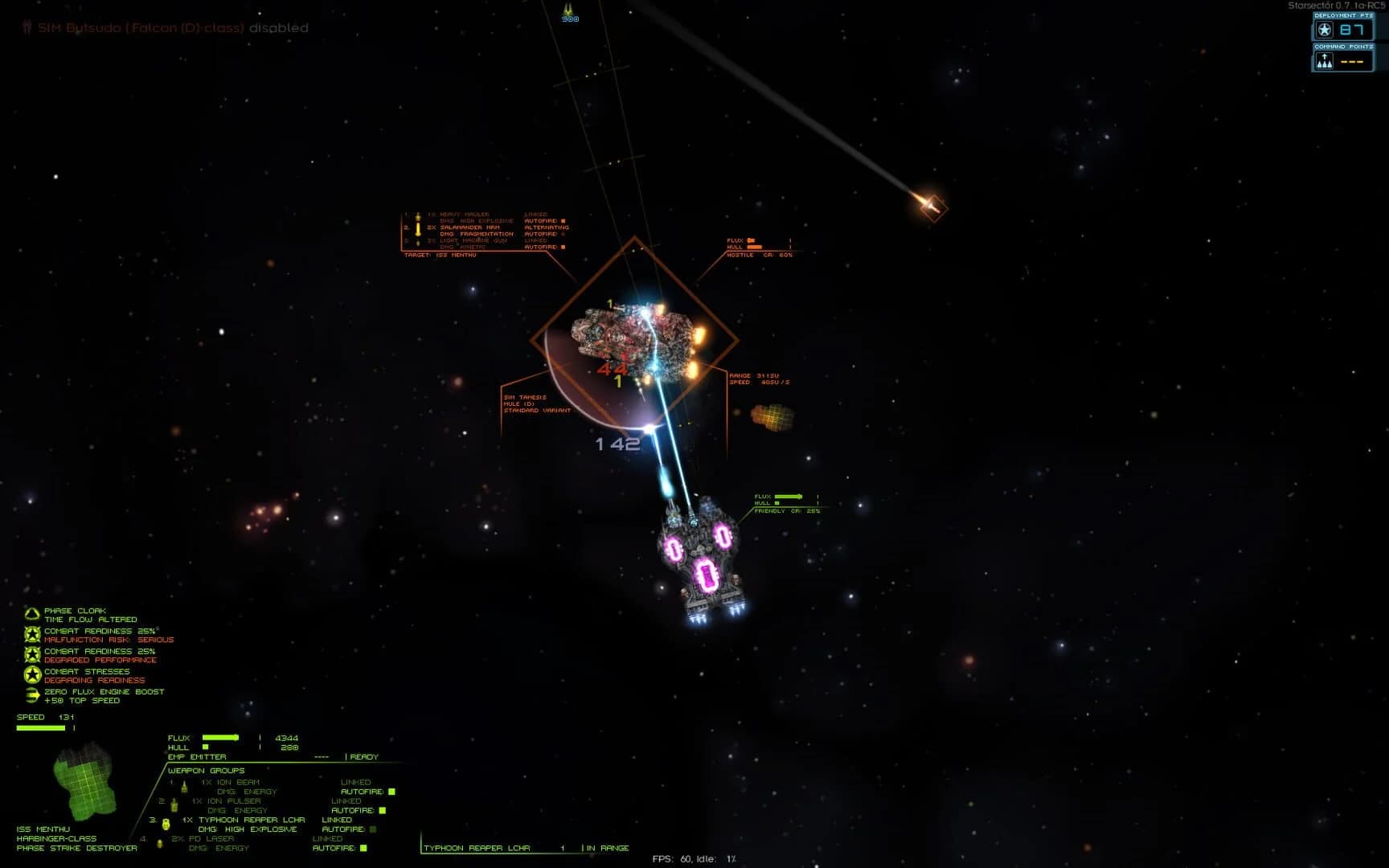Viewport: 1389px width, 868px height.
Task: Toggle autofire for the PD Laser group
Action: coord(363,847)
